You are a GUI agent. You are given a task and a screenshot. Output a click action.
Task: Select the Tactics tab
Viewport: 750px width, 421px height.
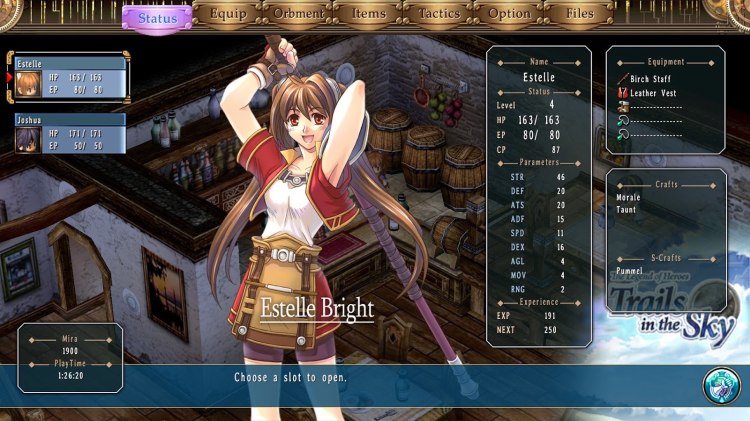coord(437,15)
